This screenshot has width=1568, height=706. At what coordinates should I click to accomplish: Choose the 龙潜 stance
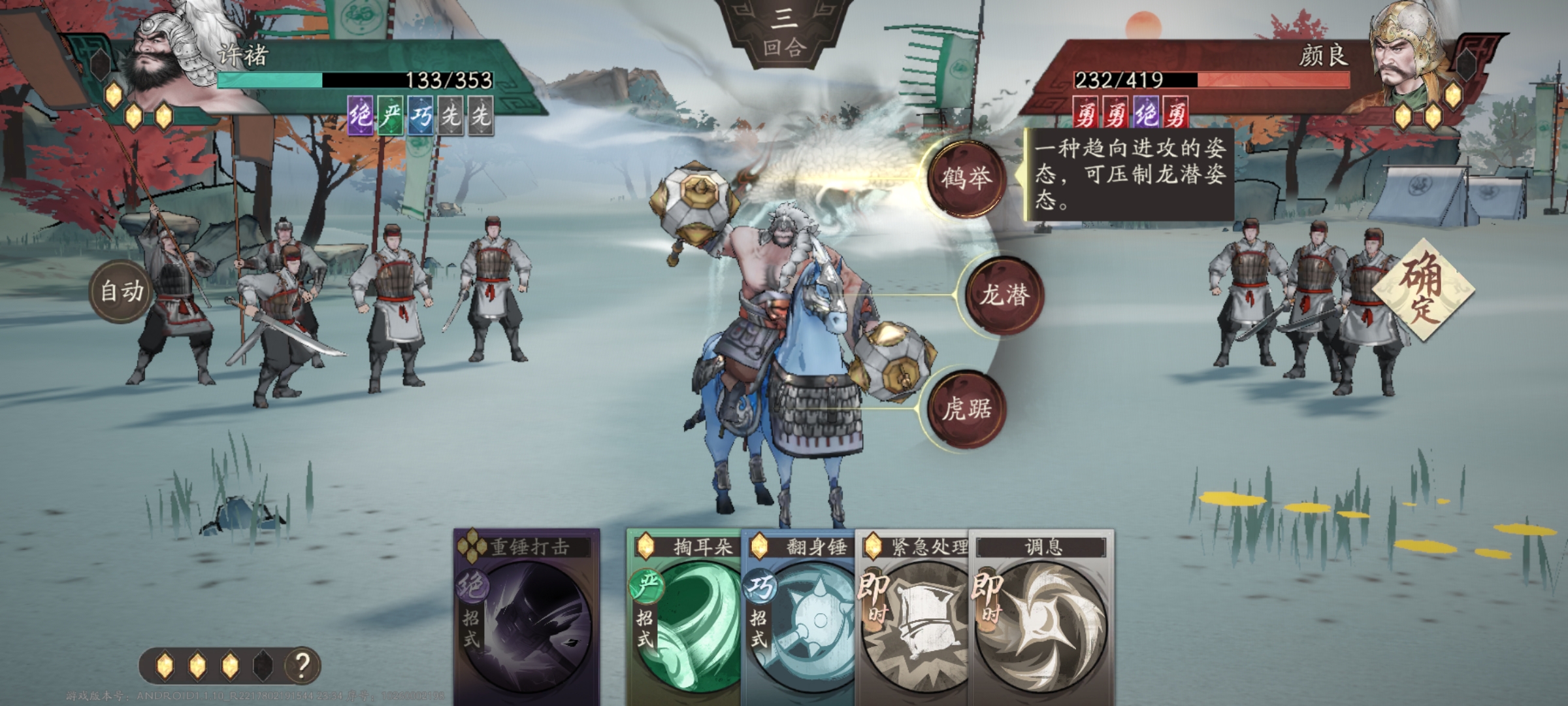pos(1004,295)
